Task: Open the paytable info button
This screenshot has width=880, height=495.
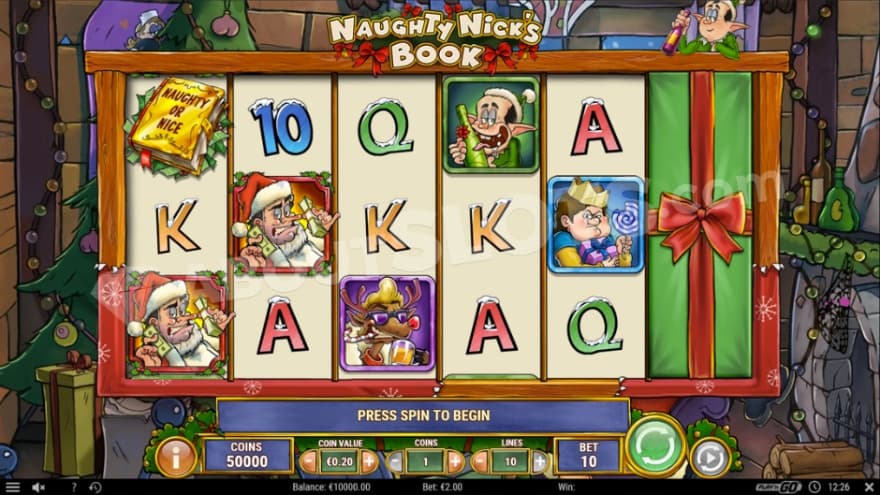Action: point(176,456)
